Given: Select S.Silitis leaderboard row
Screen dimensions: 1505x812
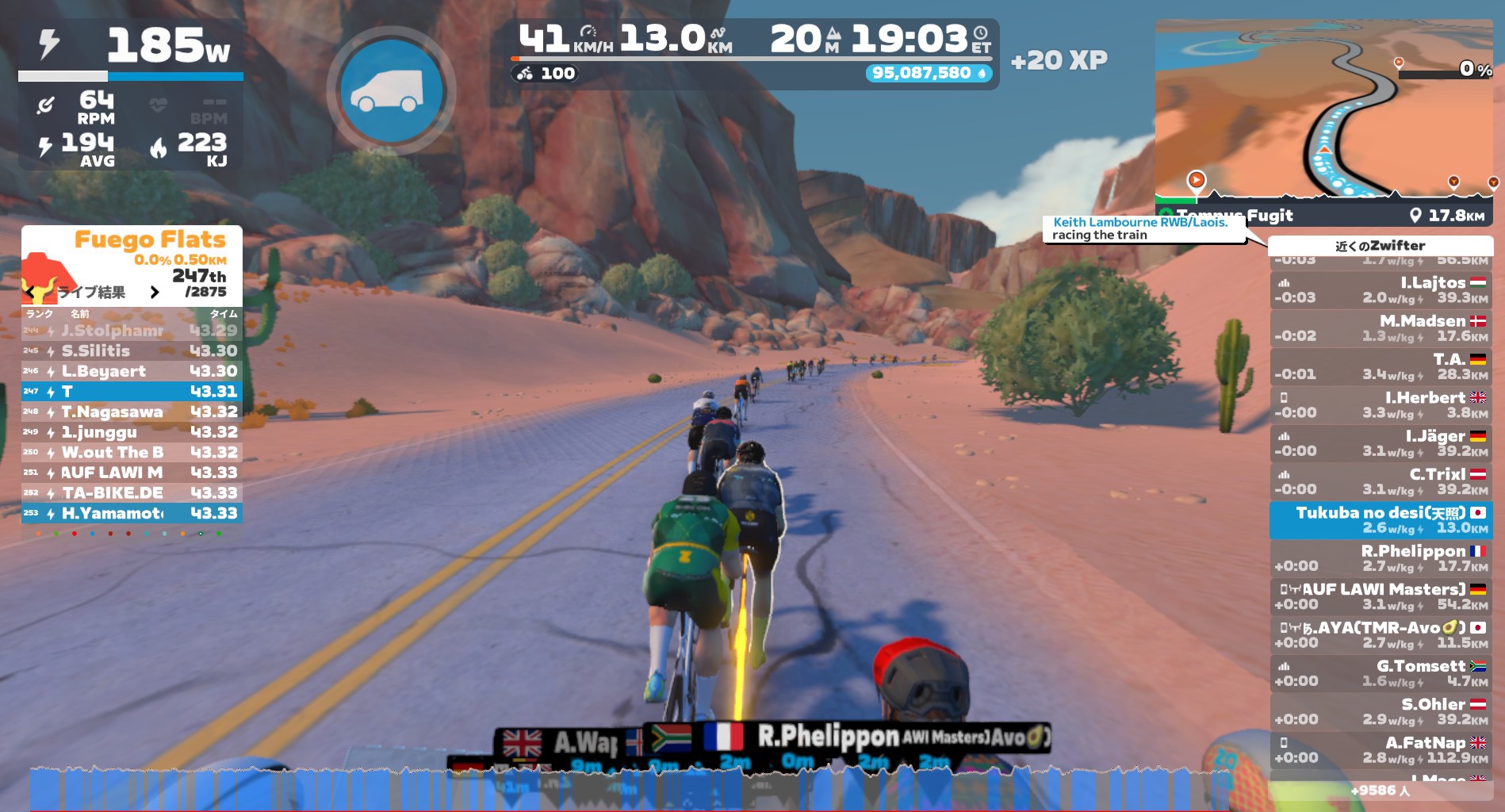Looking at the screenshot, I should (x=132, y=350).
